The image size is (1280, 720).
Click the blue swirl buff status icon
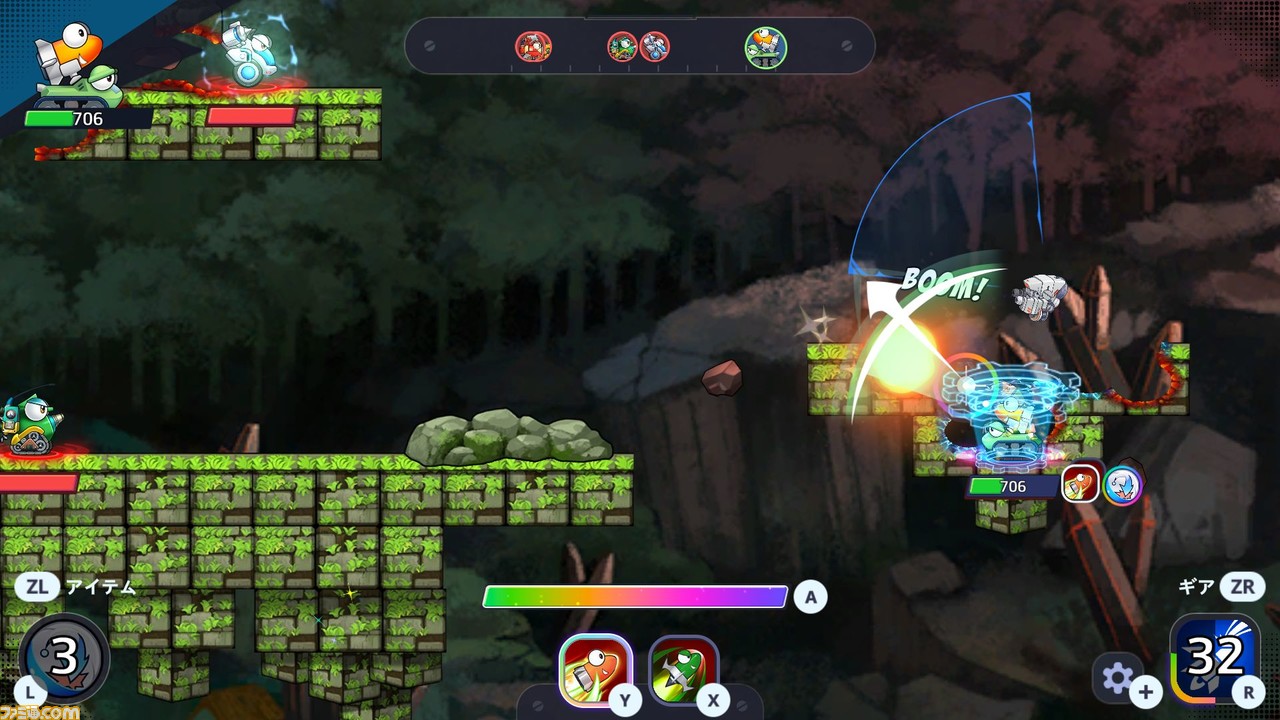[x=1123, y=485]
